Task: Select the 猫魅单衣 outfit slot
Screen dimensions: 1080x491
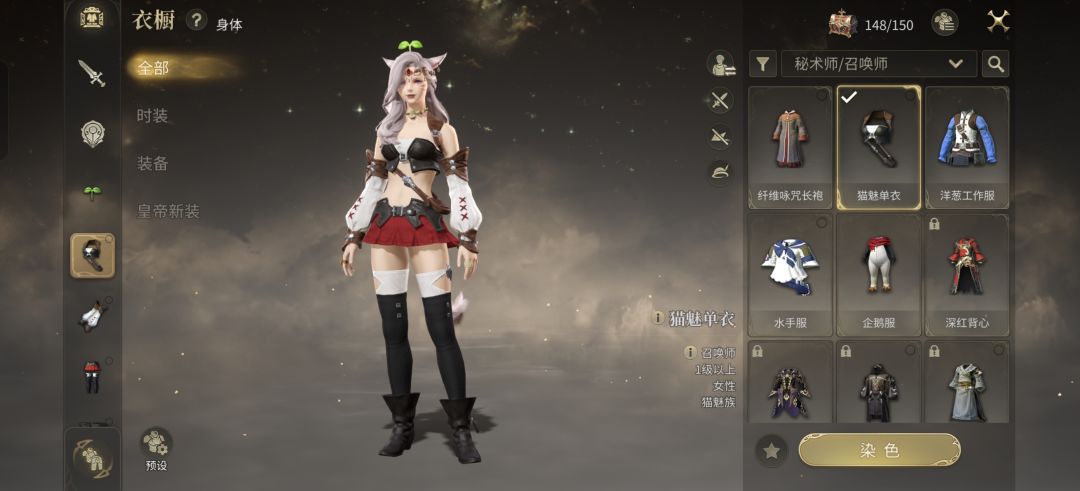Action: pyautogui.click(x=878, y=147)
